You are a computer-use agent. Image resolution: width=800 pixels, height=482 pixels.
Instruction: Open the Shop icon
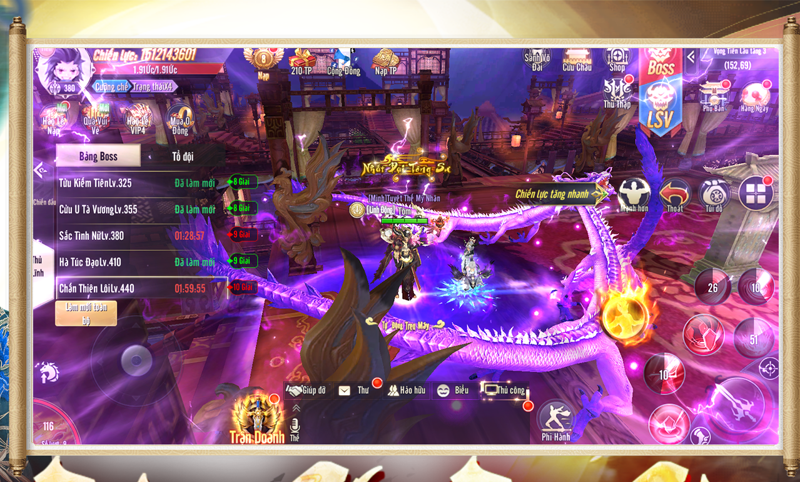617,60
